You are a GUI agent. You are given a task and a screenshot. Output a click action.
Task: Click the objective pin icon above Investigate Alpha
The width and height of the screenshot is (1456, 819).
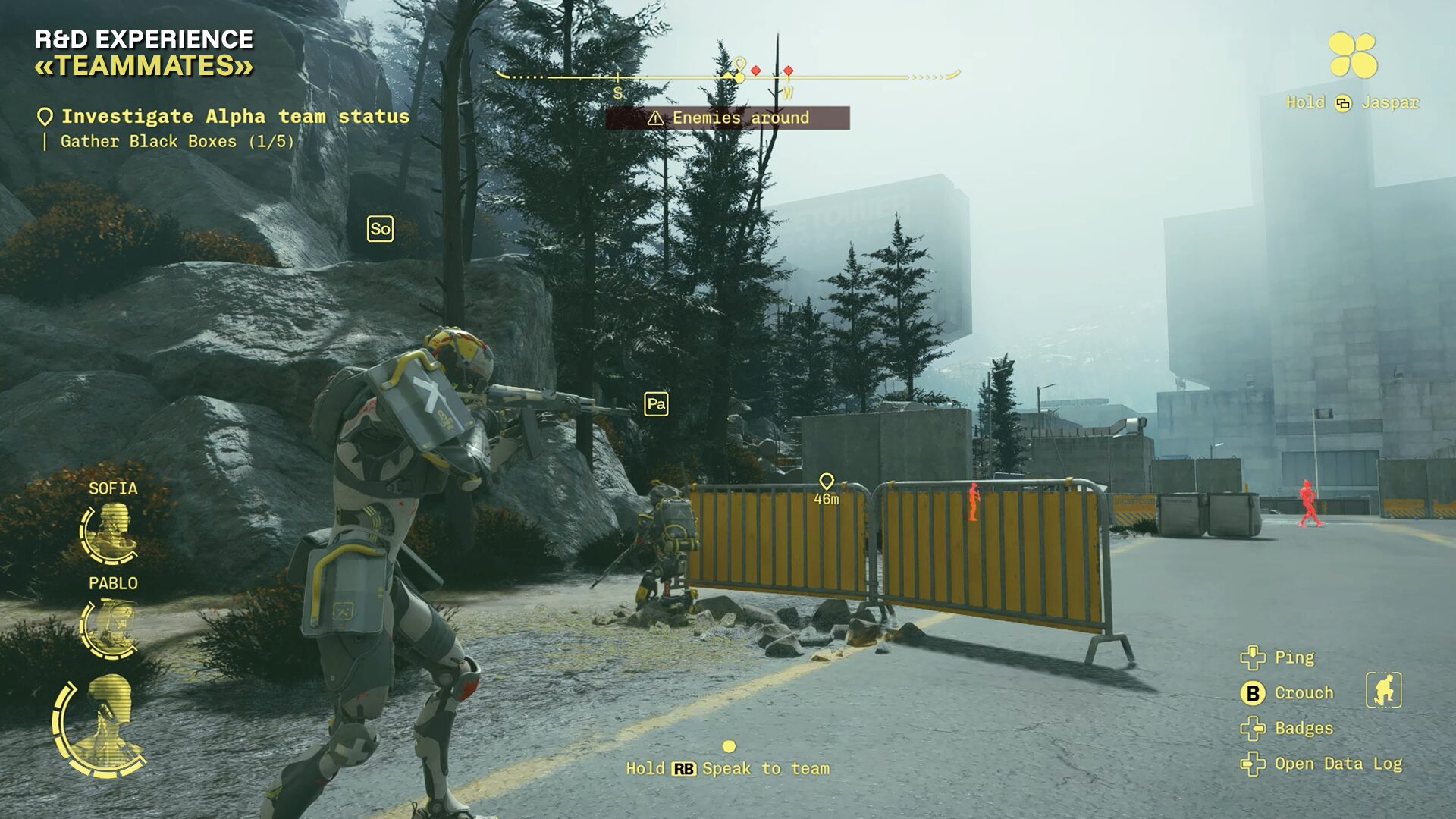click(x=44, y=116)
